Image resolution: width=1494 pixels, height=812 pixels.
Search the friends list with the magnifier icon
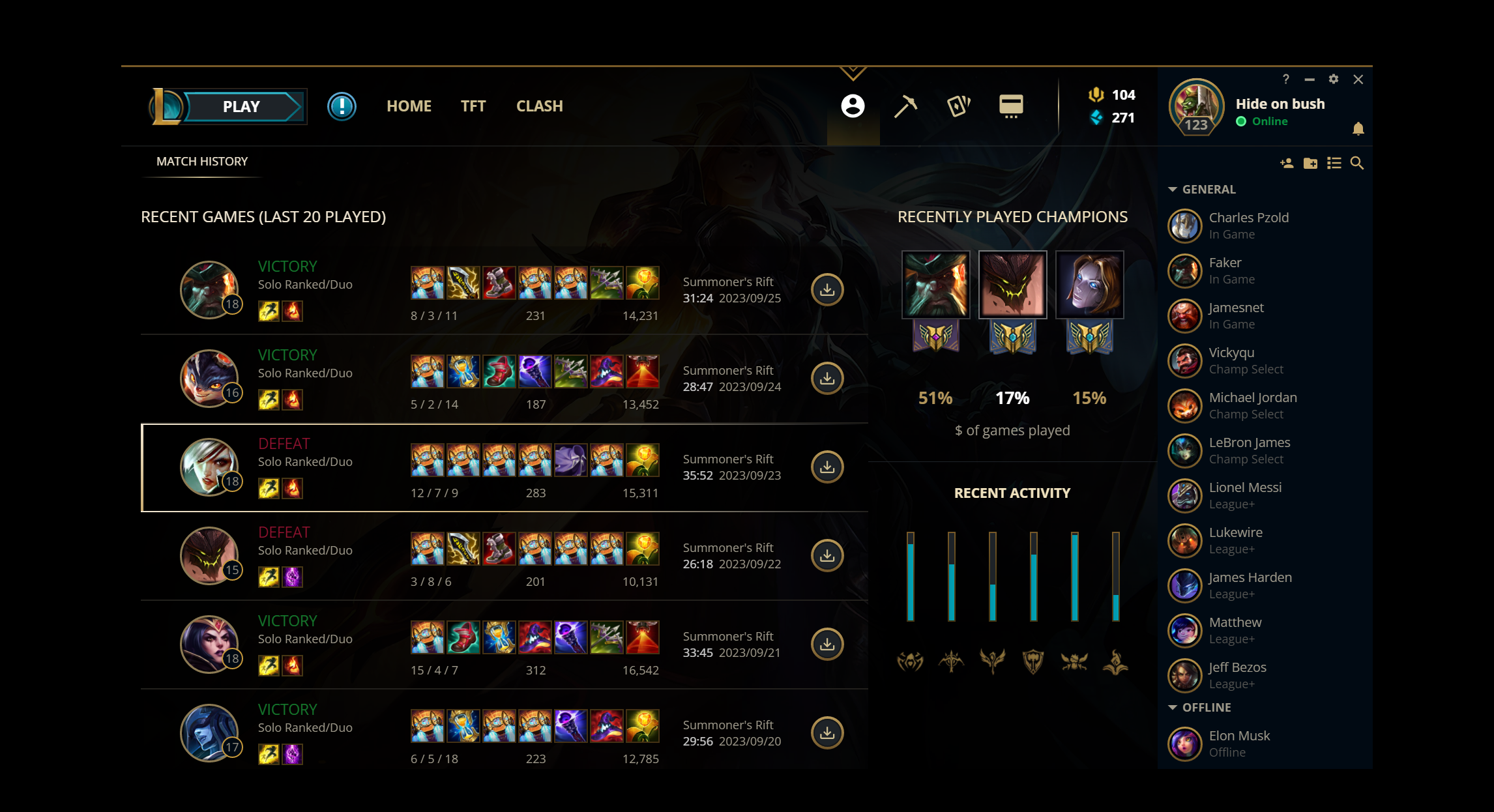coord(1358,164)
